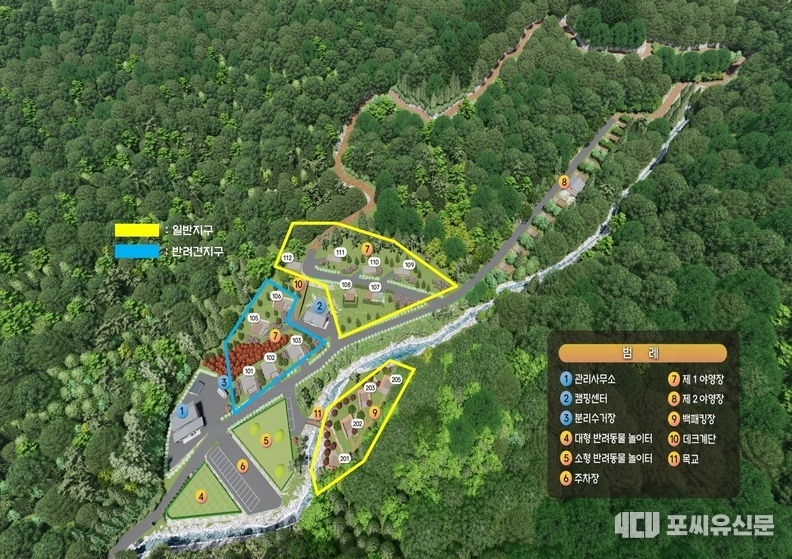Select campsite 112 on the map

pos(287,259)
